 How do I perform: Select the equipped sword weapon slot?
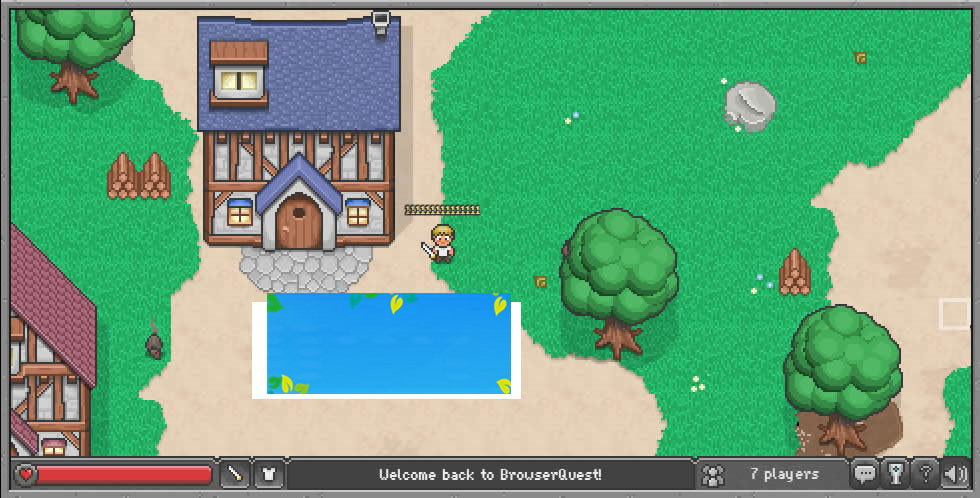click(x=235, y=474)
